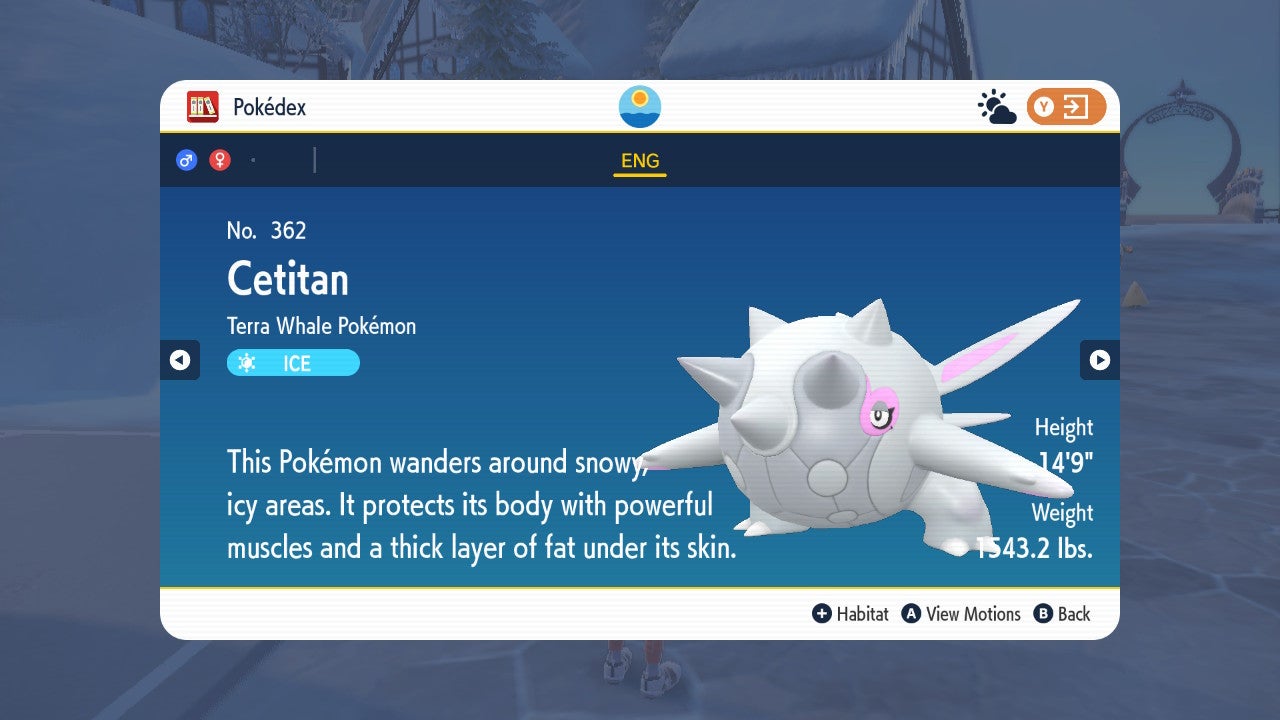Screen dimensions: 1280x720
Task: Click the cloudy weather icon
Action: point(996,107)
